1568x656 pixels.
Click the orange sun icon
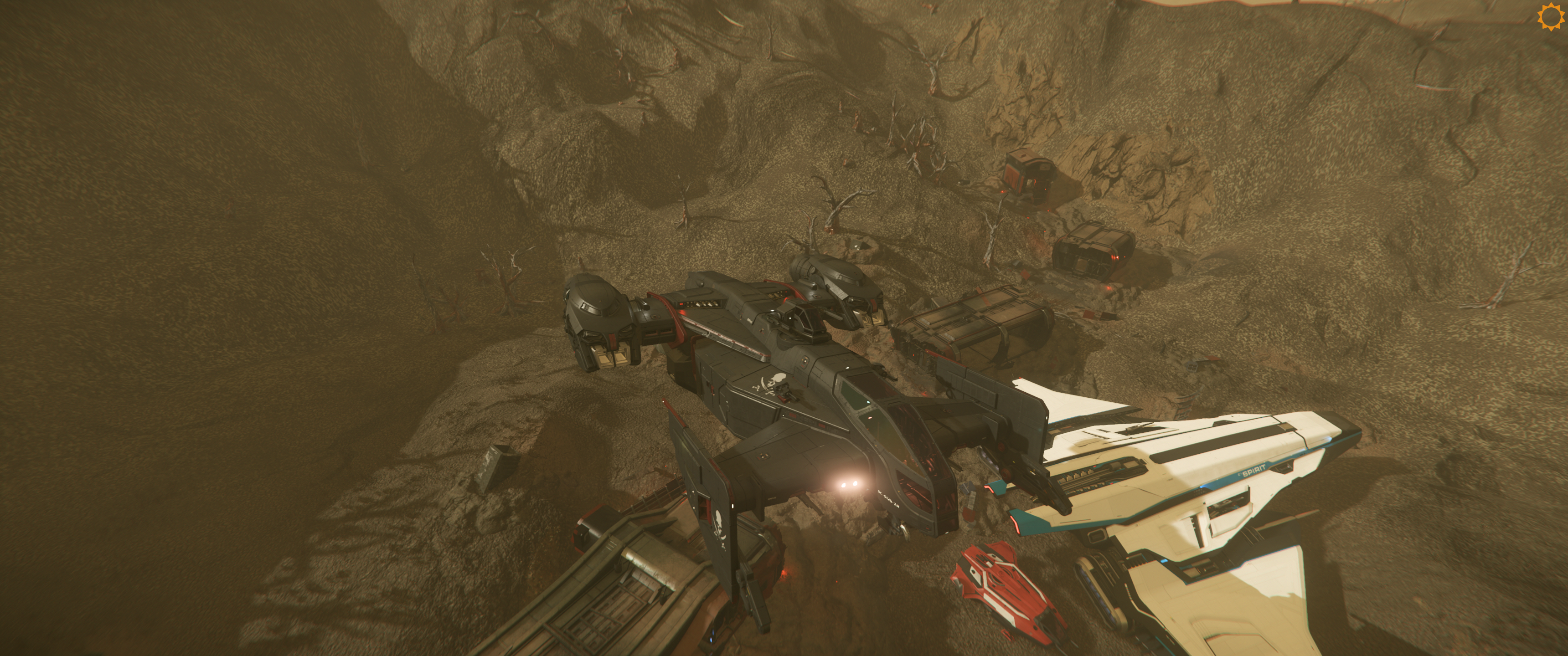coord(1550,16)
